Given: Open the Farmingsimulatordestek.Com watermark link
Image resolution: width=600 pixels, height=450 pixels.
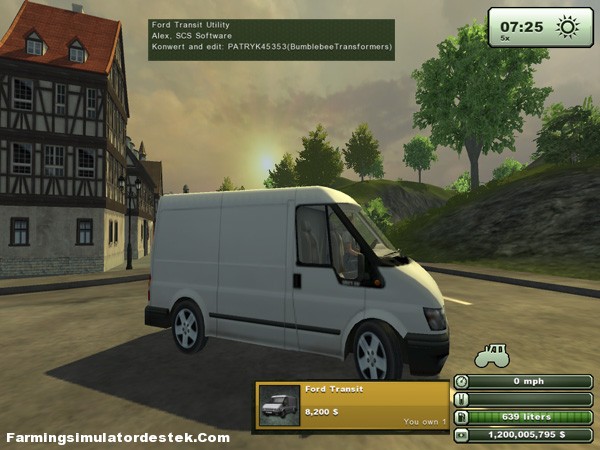Looking at the screenshot, I should [x=118, y=438].
